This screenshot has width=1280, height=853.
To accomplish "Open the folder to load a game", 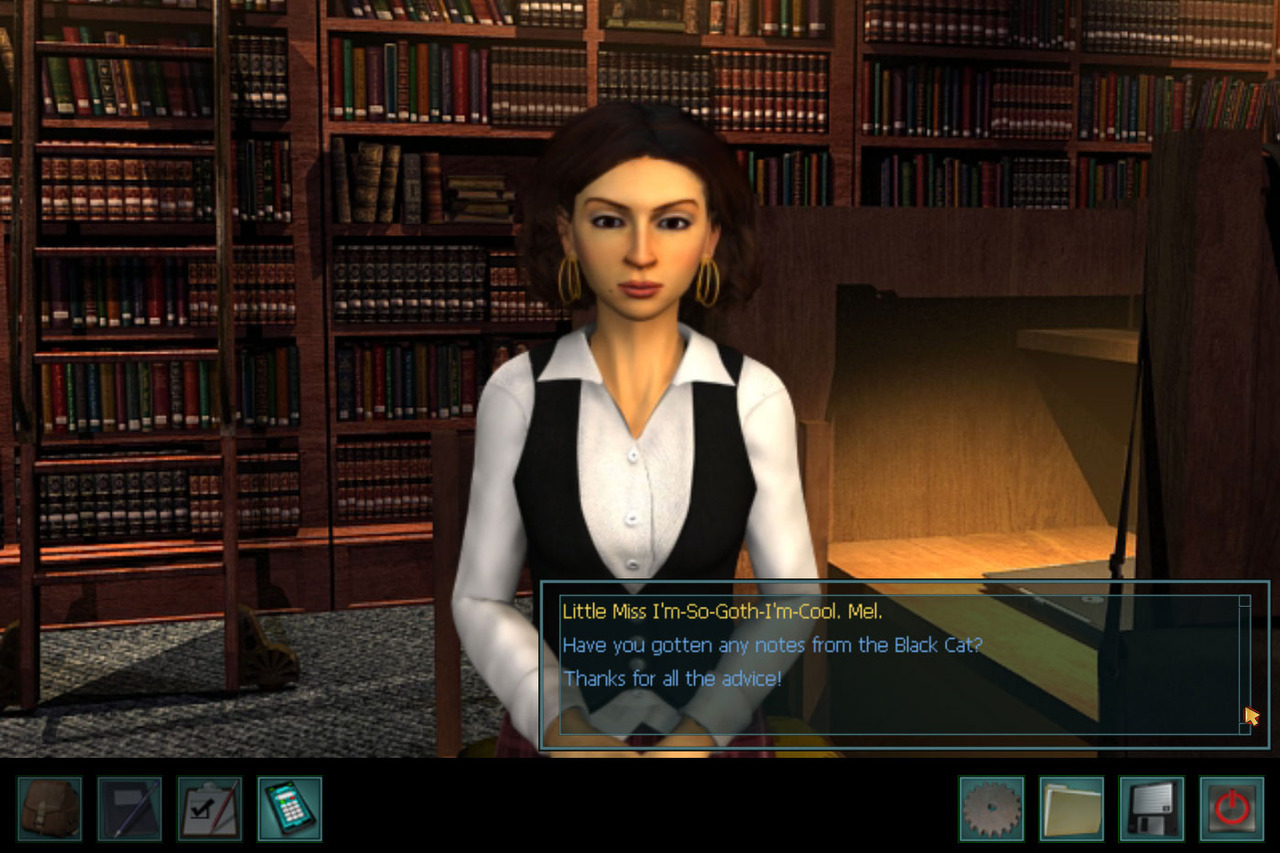I will pyautogui.click(x=1071, y=808).
